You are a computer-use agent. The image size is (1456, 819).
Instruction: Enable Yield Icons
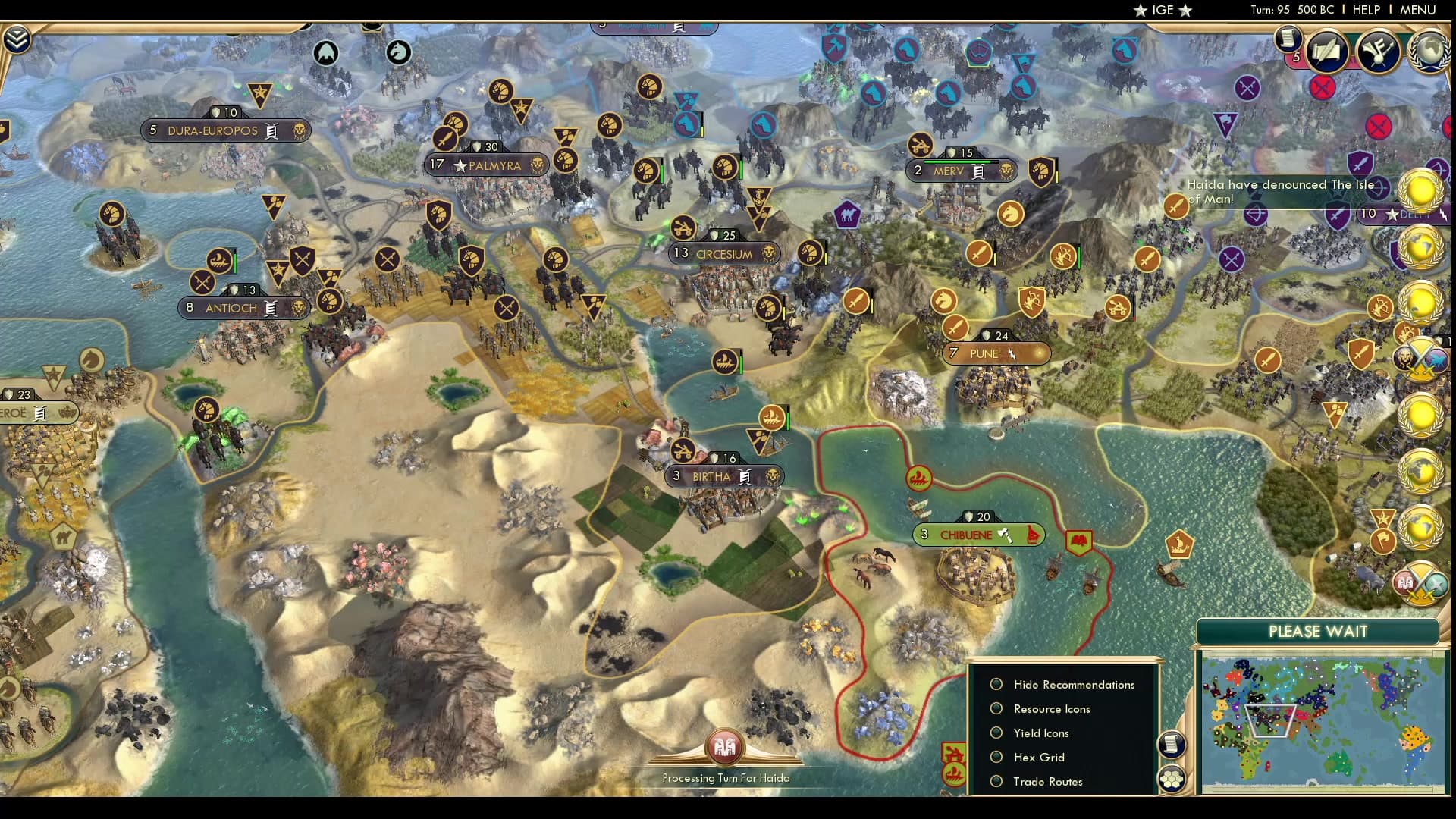1040,733
